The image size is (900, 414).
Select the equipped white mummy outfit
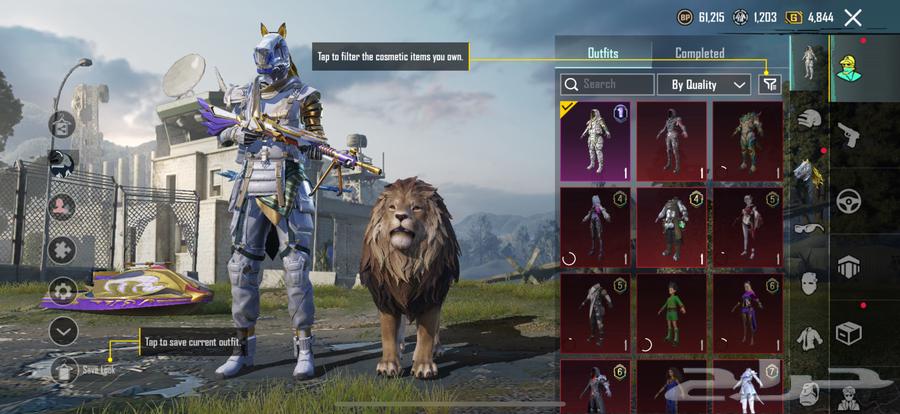pyautogui.click(x=595, y=141)
